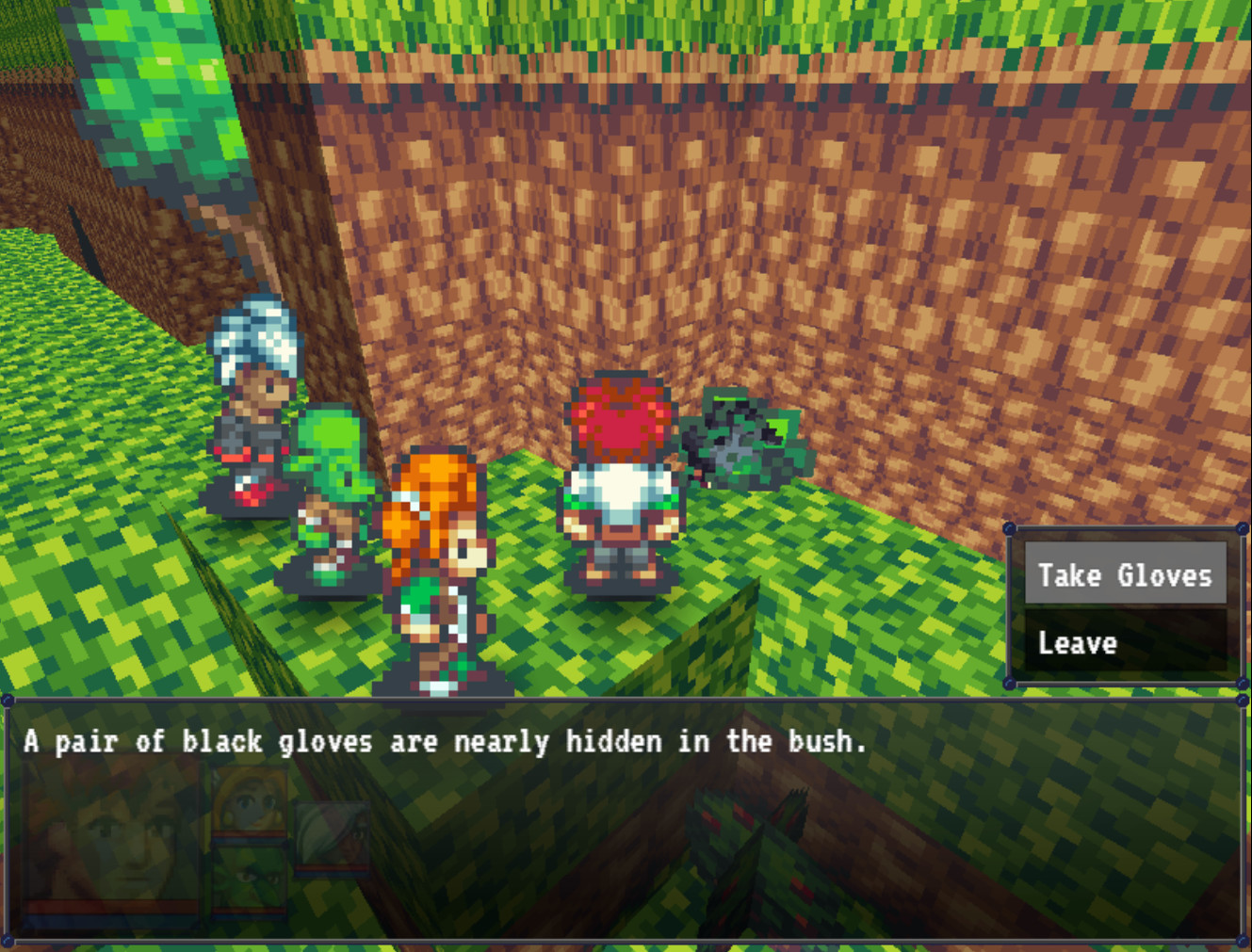Select the red-haired hero sprite

[617, 461]
